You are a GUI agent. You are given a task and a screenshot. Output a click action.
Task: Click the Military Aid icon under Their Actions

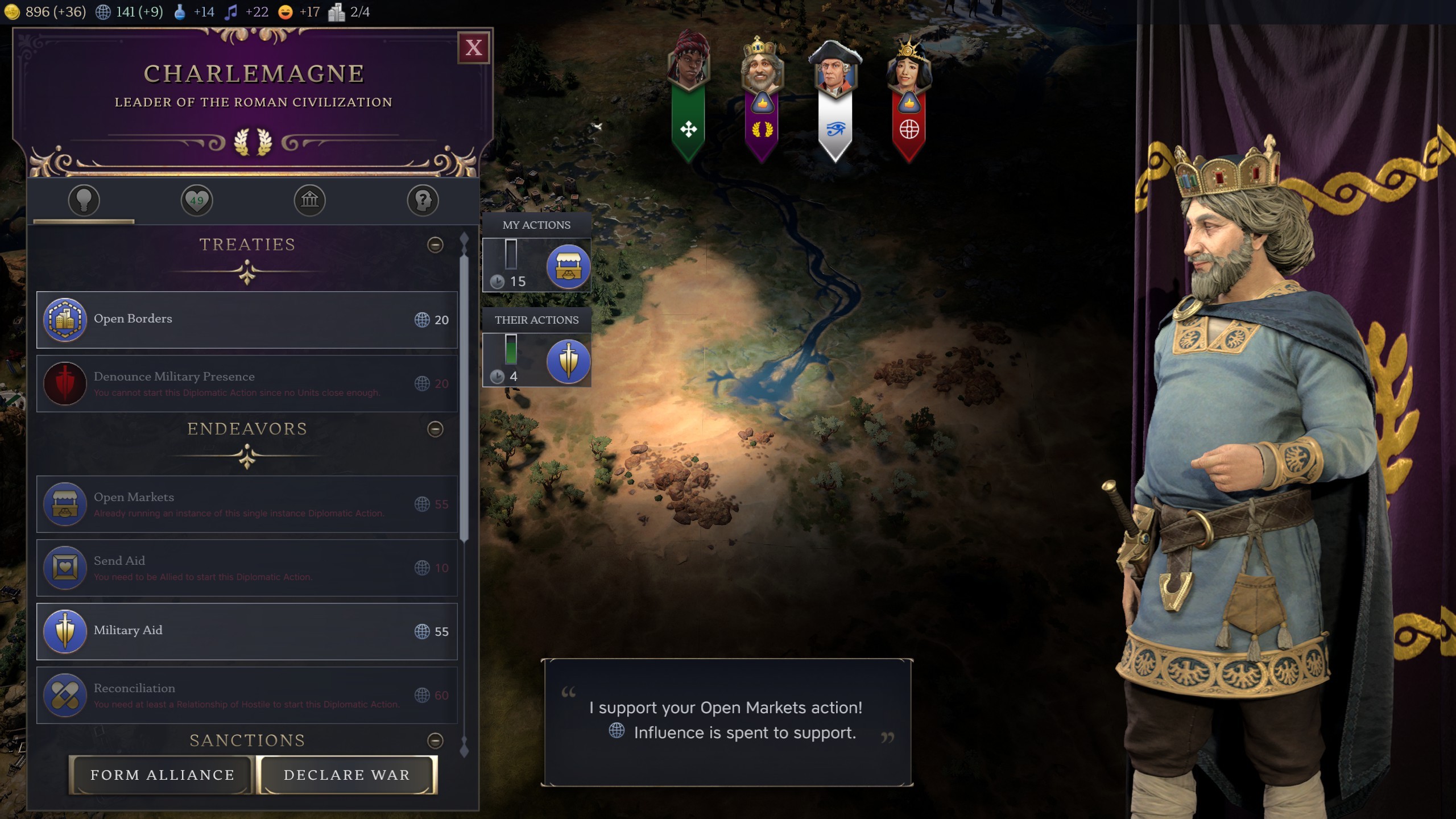click(568, 361)
